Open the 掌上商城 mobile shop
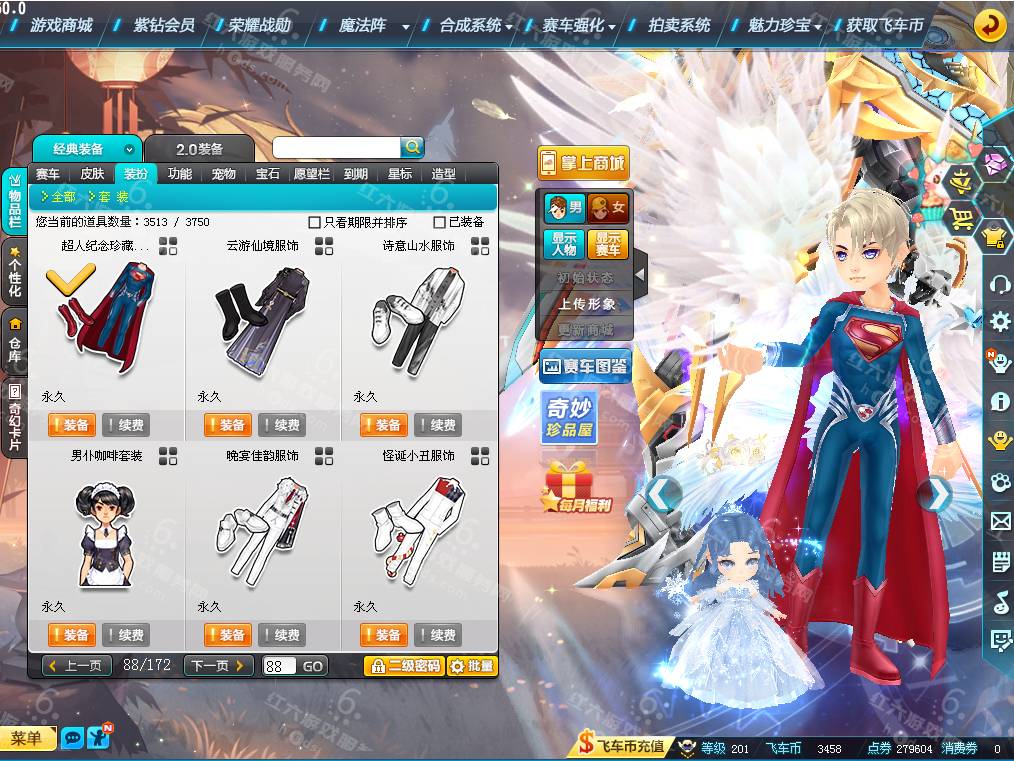The image size is (1014, 761). coord(583,163)
